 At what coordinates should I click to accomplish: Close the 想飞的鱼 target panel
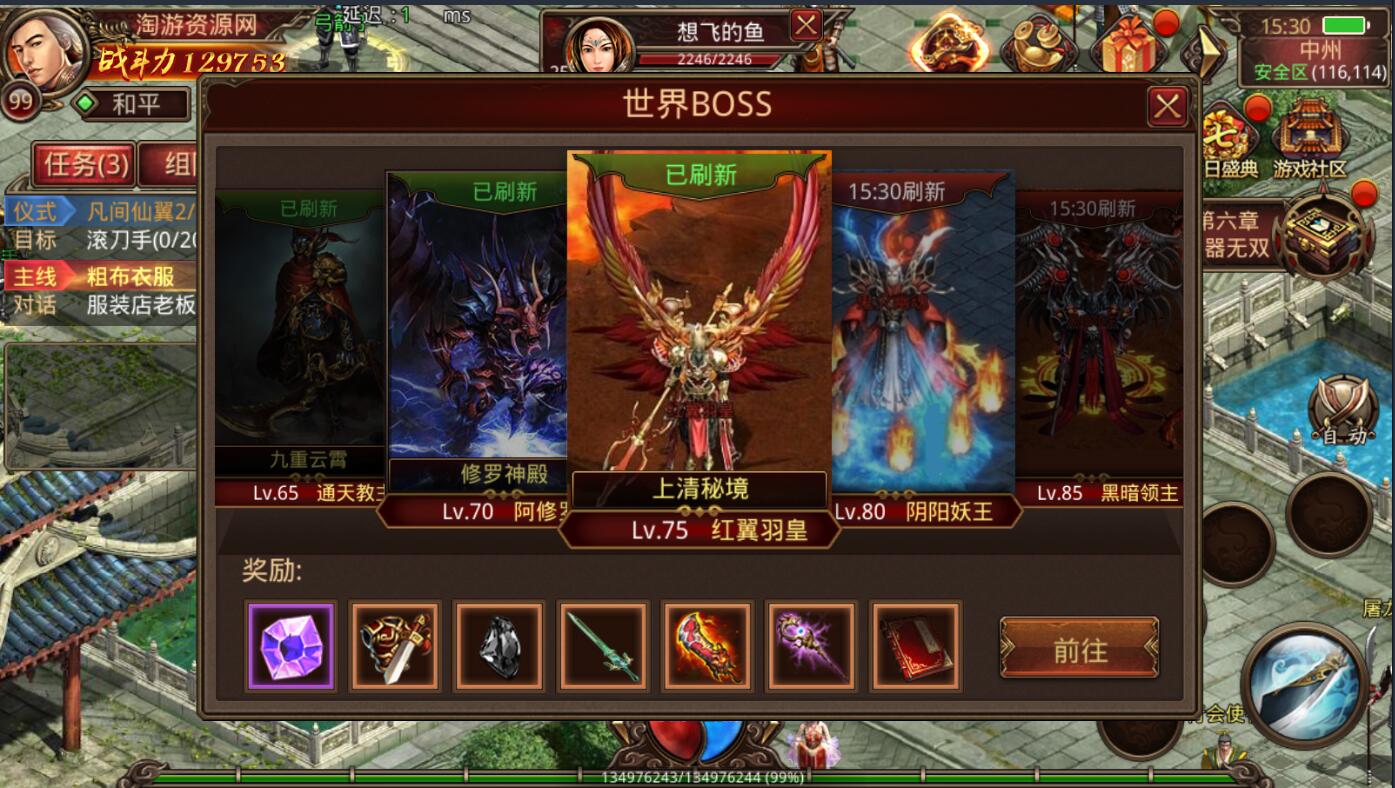[806, 25]
